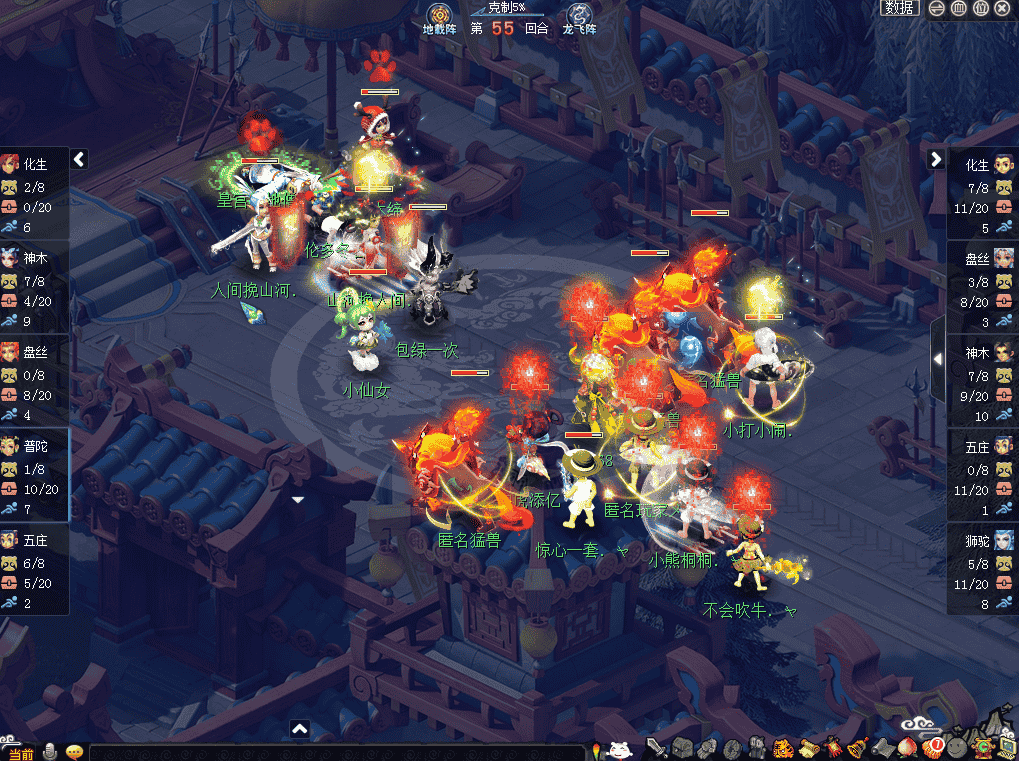
Task: Open the sword attack icon in toolbar
Action: click(x=656, y=748)
